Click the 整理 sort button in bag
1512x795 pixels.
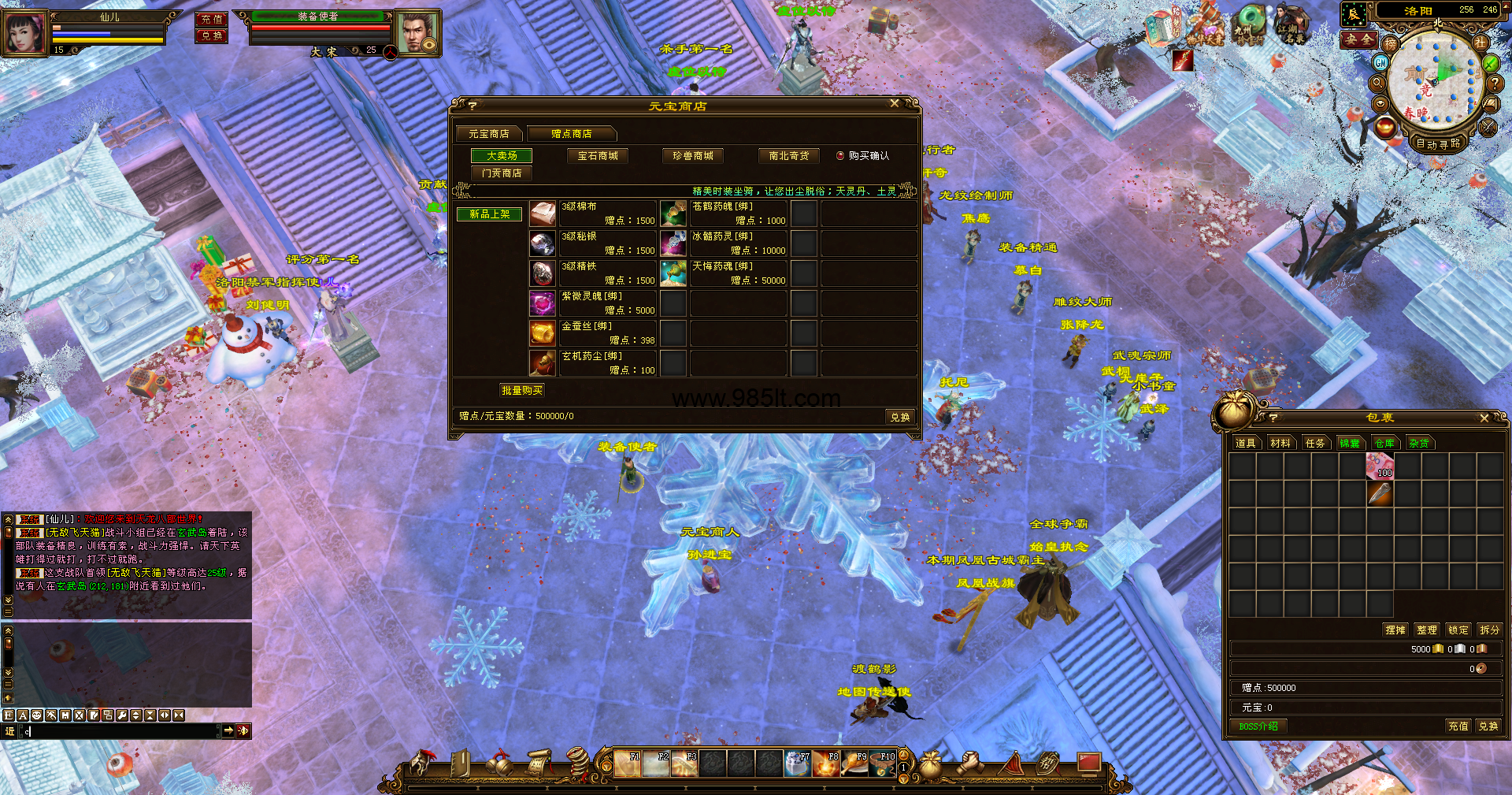pyautogui.click(x=1427, y=630)
